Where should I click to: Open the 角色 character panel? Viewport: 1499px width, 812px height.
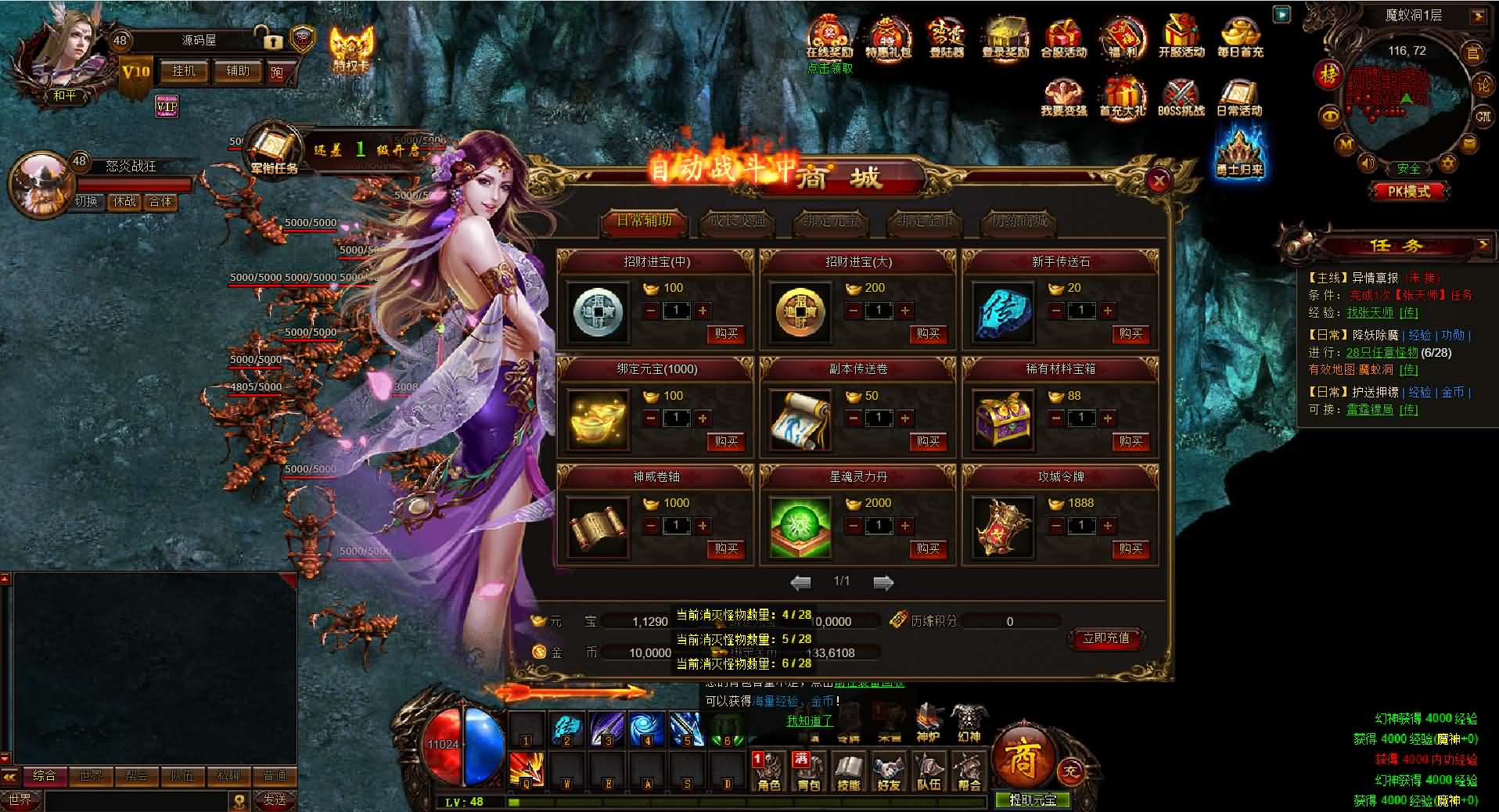click(769, 771)
